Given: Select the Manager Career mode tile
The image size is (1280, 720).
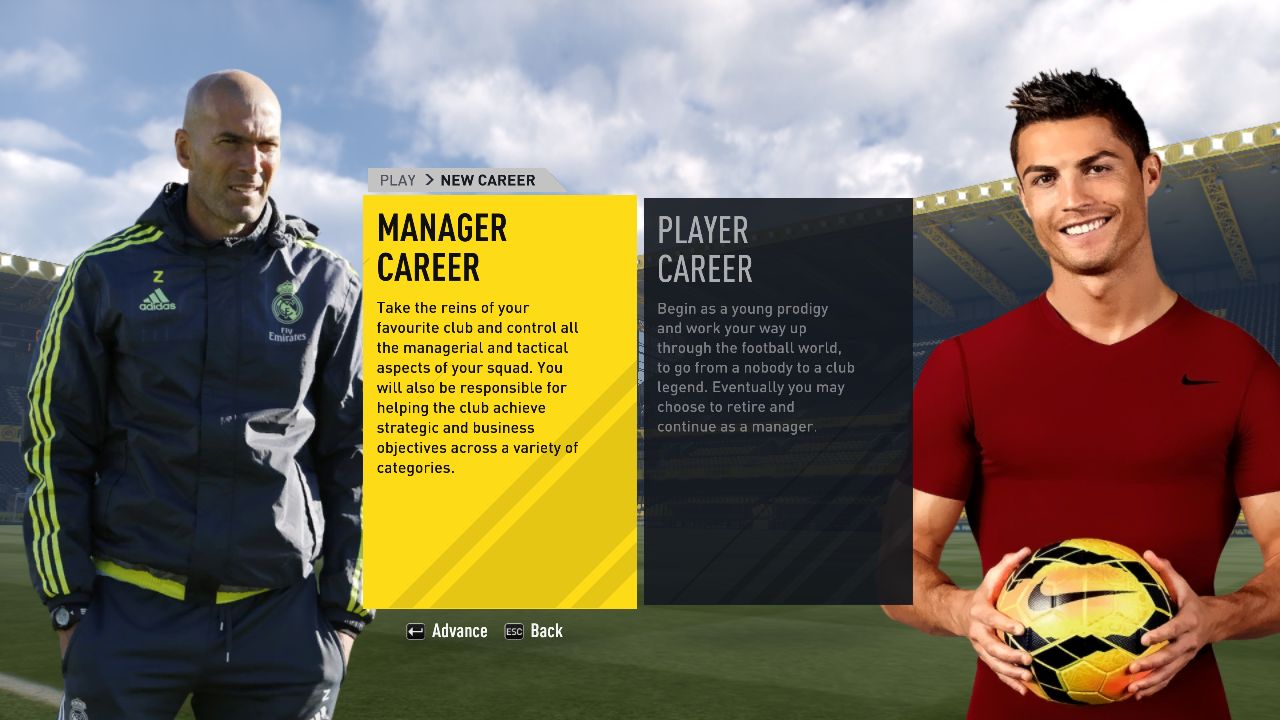Looking at the screenshot, I should [x=499, y=400].
